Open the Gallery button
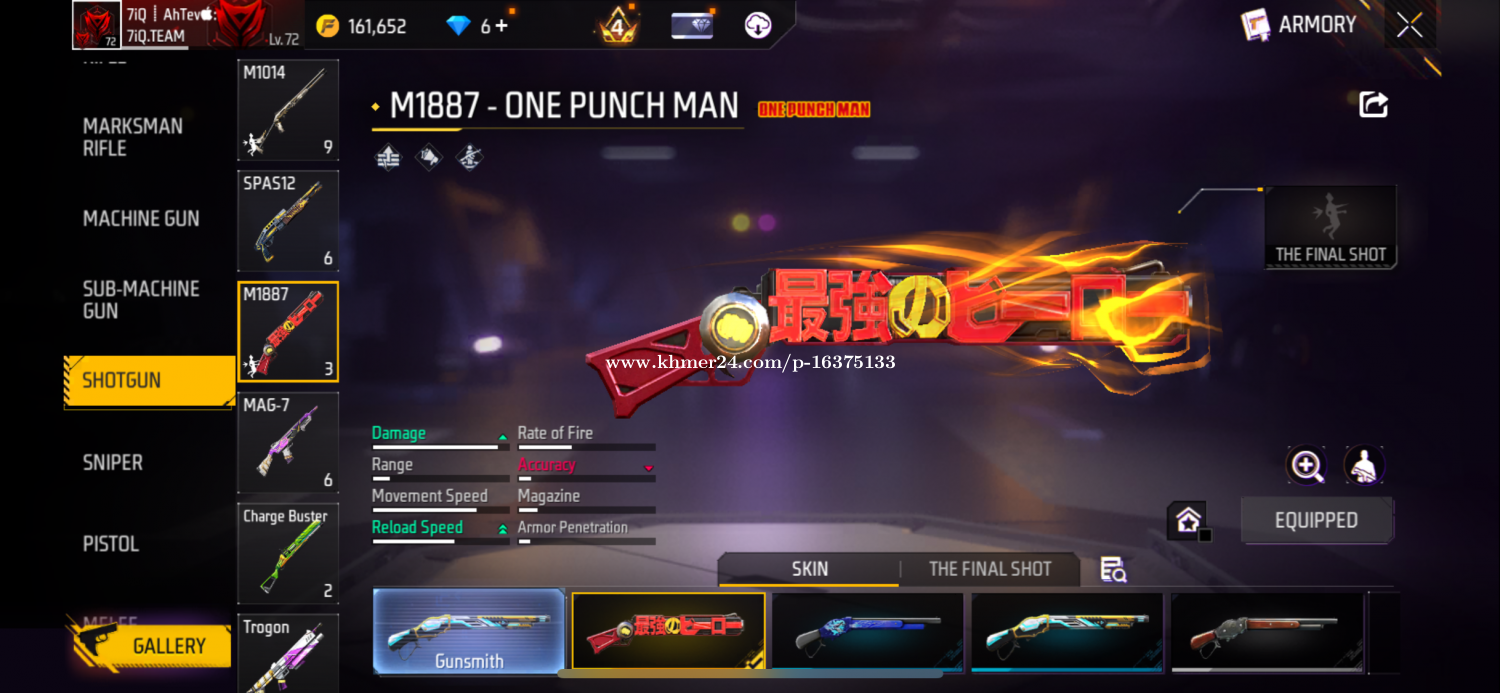The image size is (1500, 693). (x=152, y=646)
